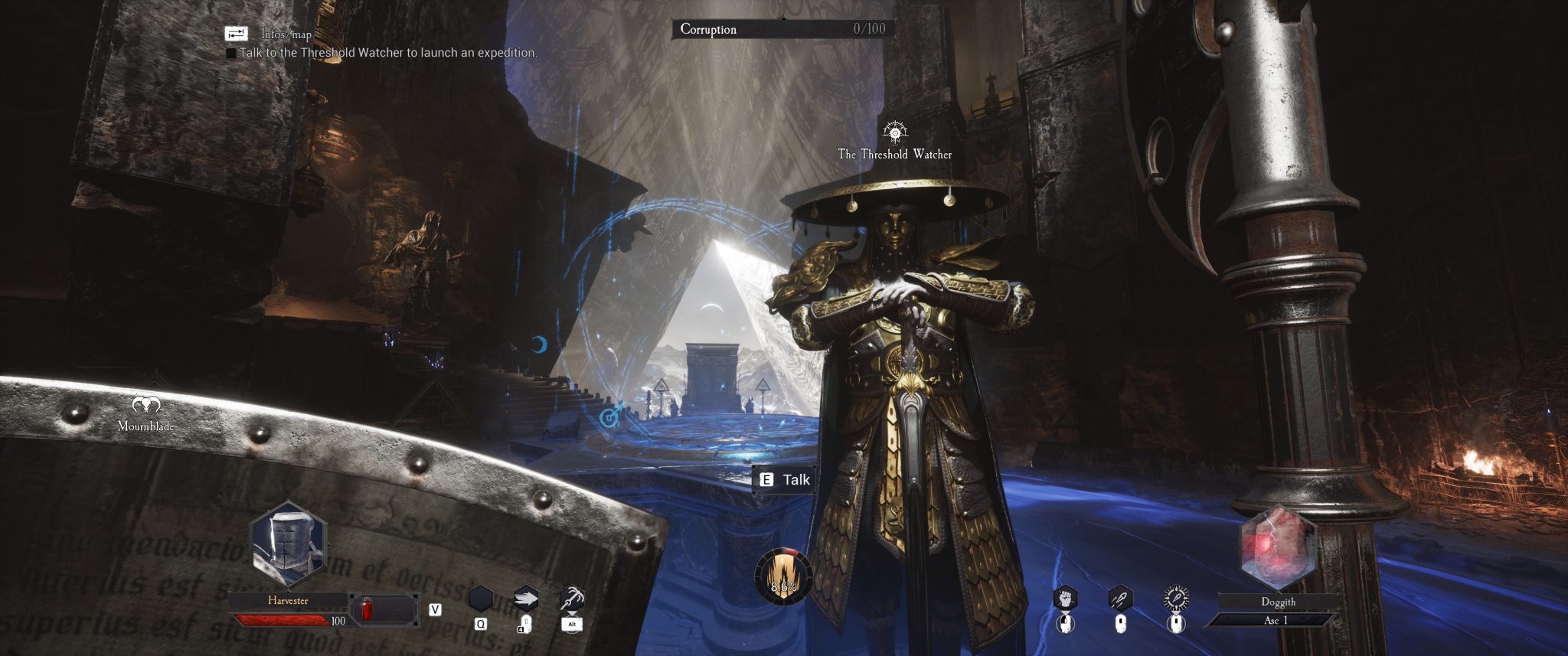Select the spiked-ring feather ability icon
1568x656 pixels.
tap(1176, 598)
